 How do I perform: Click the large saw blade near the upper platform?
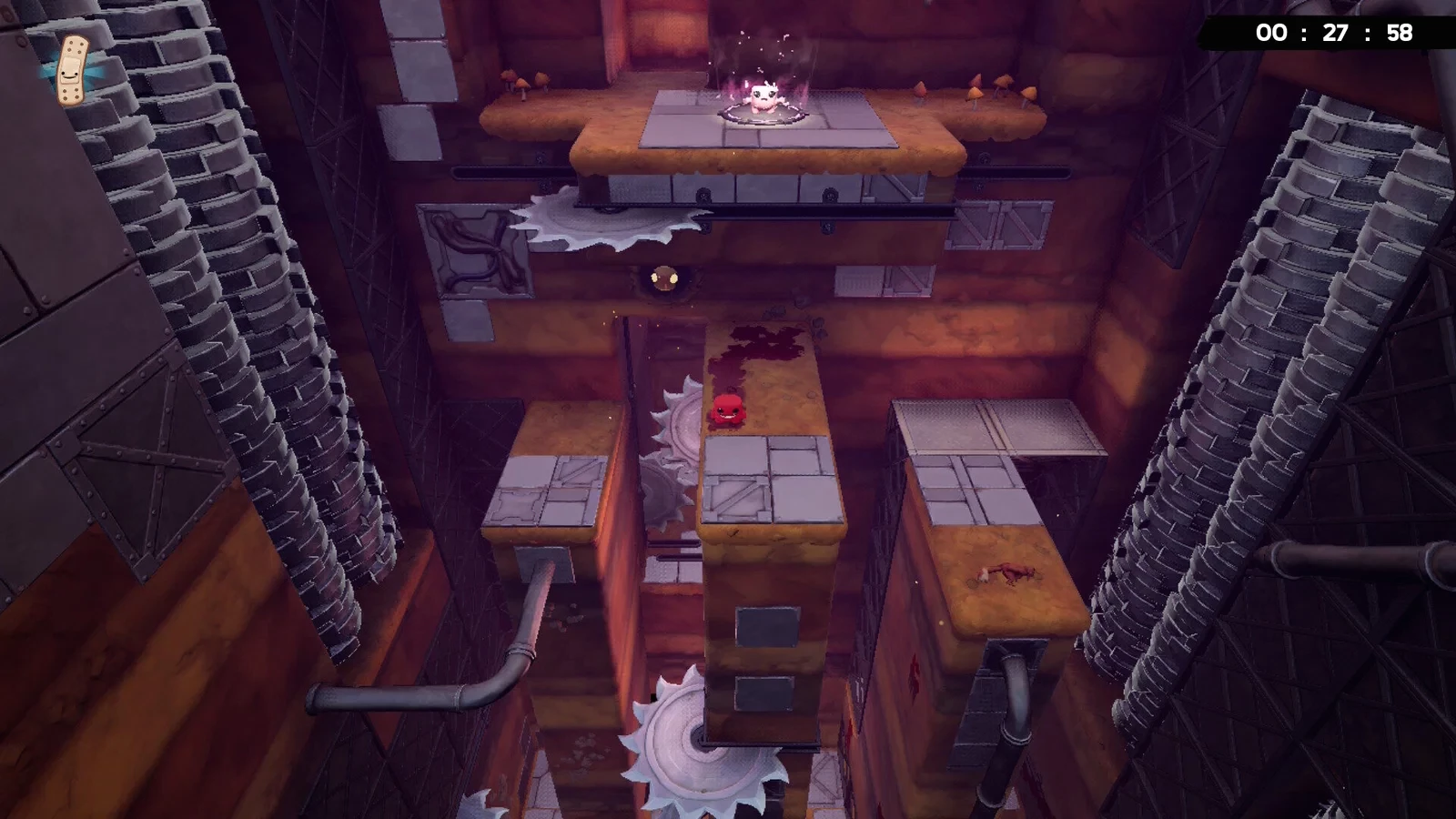[606, 217]
